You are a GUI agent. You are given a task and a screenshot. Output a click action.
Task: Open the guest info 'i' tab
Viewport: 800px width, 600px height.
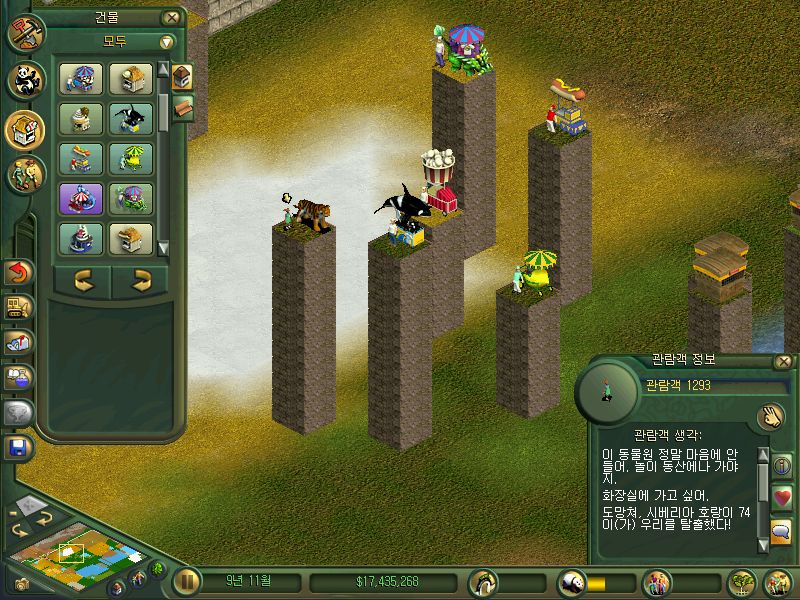pos(782,465)
